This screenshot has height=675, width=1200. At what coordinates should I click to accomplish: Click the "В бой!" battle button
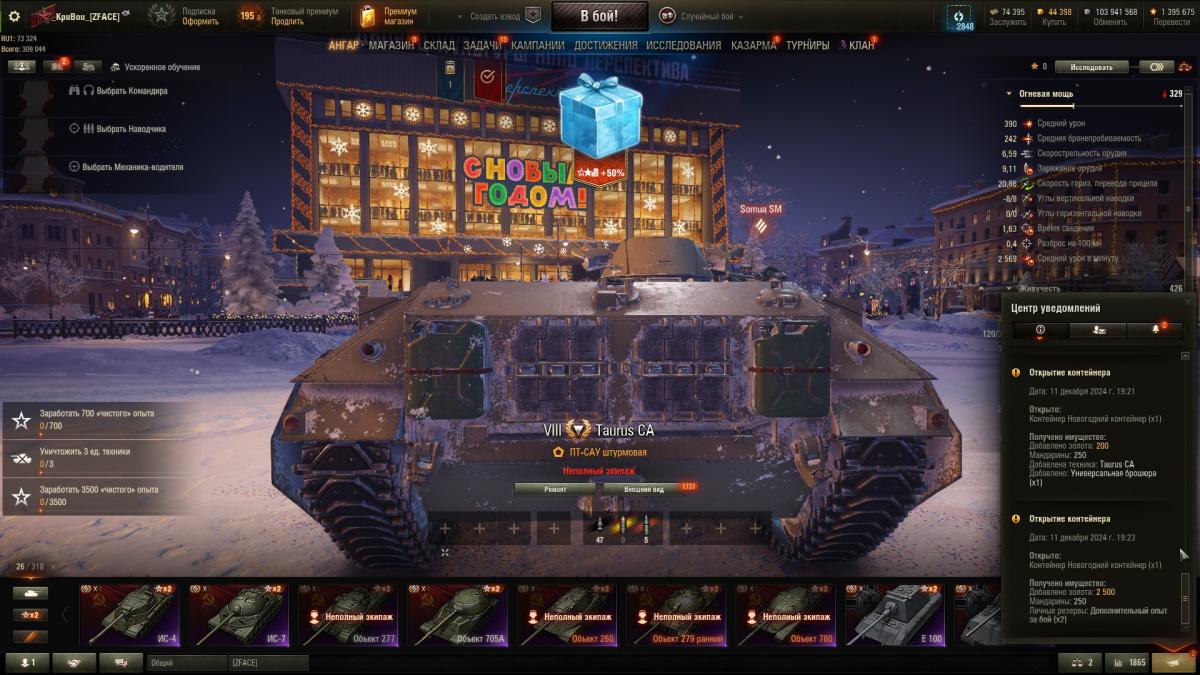coord(599,15)
